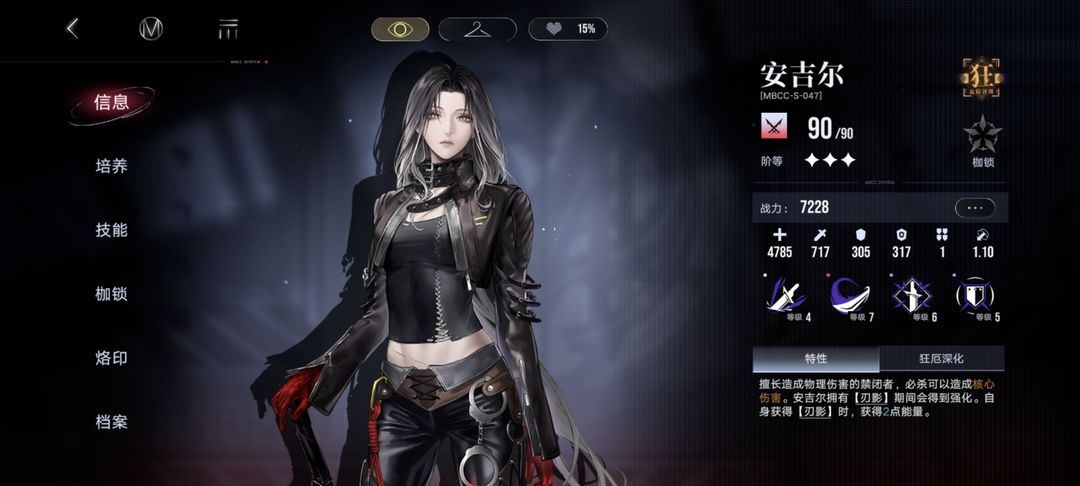Open the 枷锁 menu entry
The image size is (1080, 486).
click(x=111, y=294)
